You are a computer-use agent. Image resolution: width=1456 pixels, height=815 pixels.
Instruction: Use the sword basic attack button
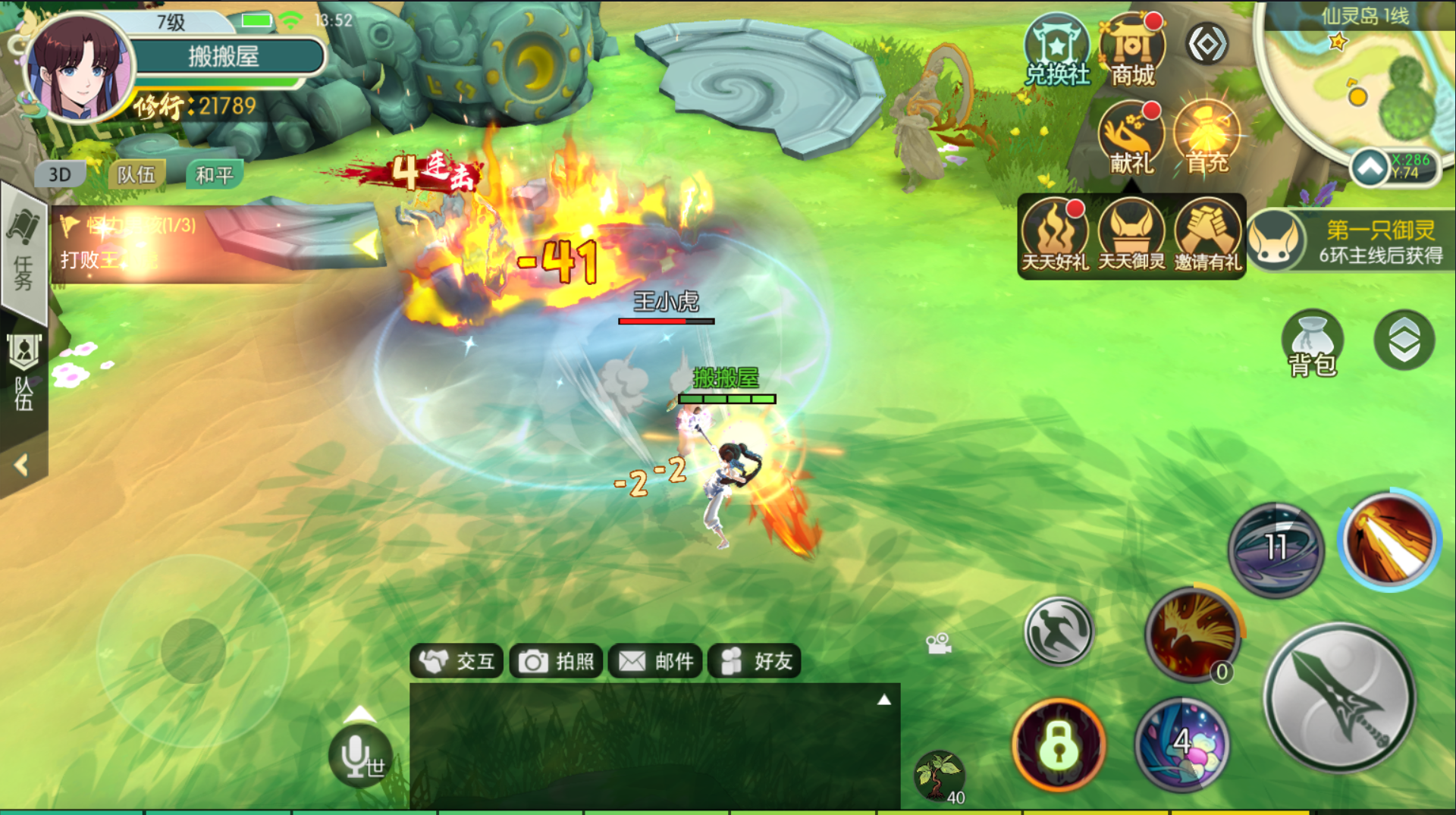[x=1340, y=697]
